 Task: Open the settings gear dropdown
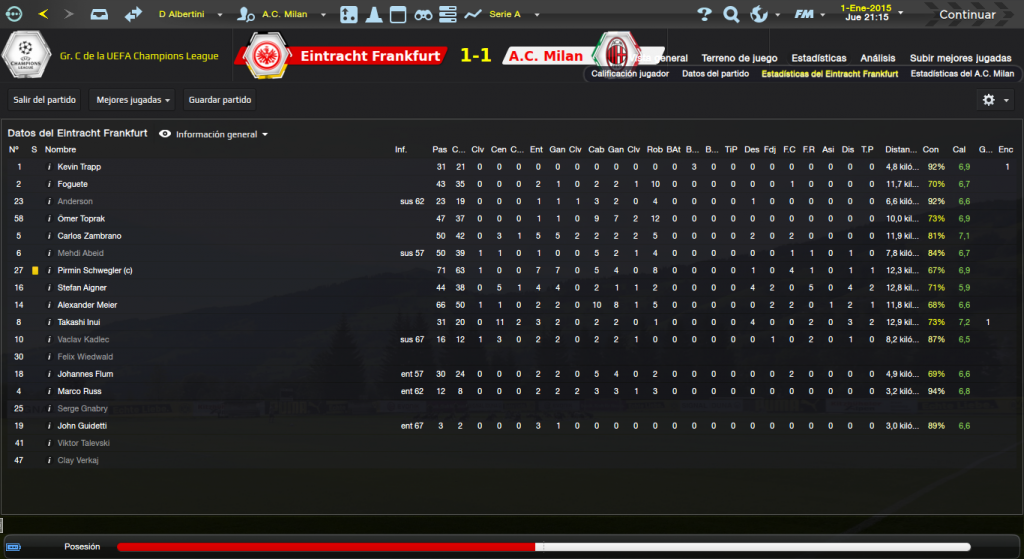point(994,100)
